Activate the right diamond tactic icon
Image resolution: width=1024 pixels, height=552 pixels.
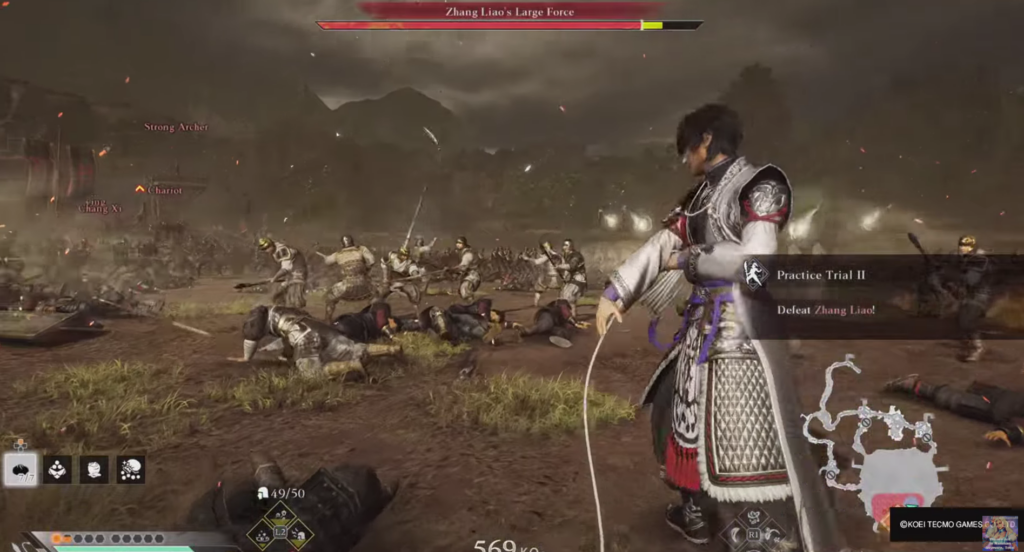[x=299, y=535]
